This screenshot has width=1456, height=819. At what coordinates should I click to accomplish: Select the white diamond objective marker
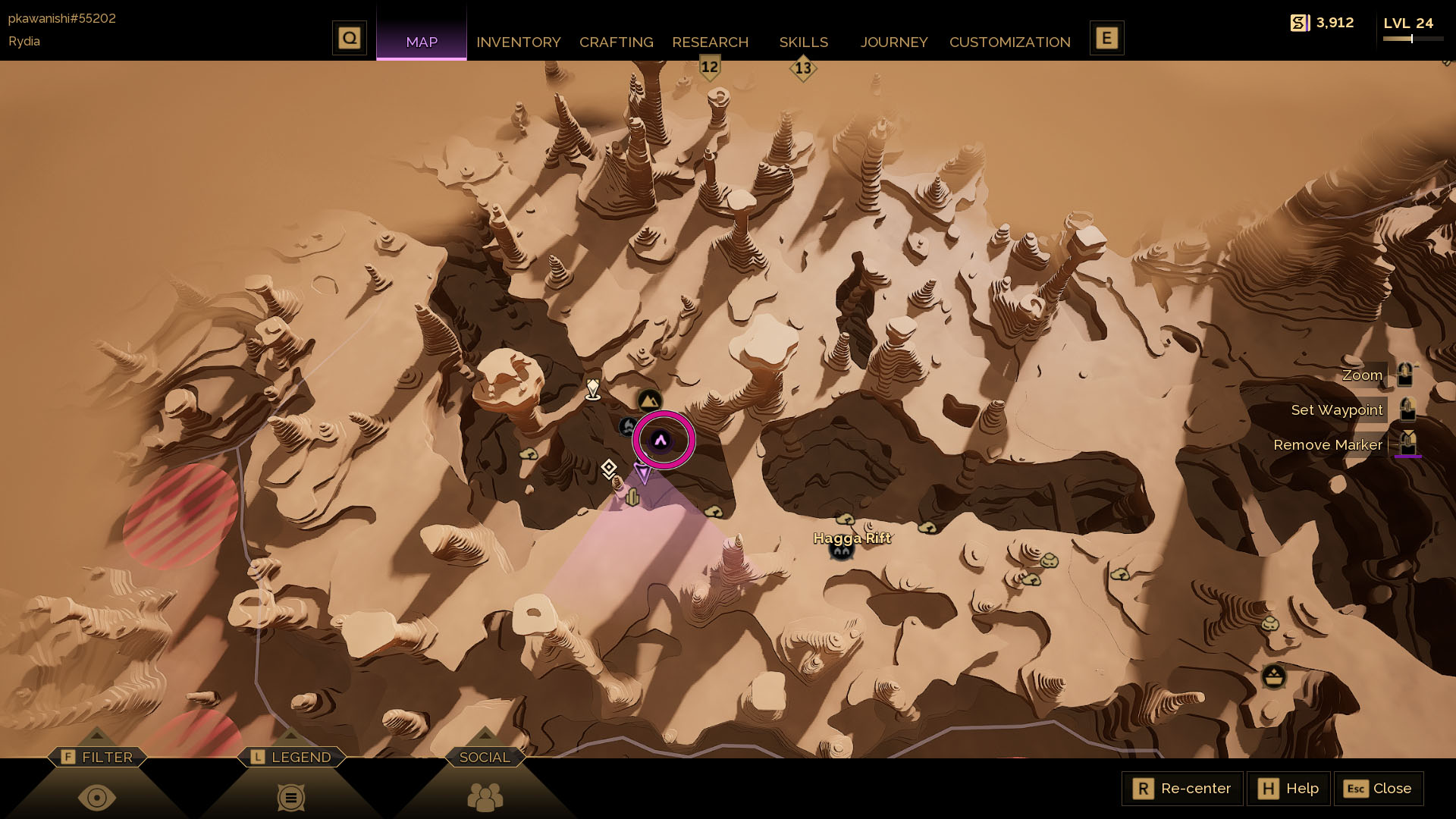coord(608,468)
